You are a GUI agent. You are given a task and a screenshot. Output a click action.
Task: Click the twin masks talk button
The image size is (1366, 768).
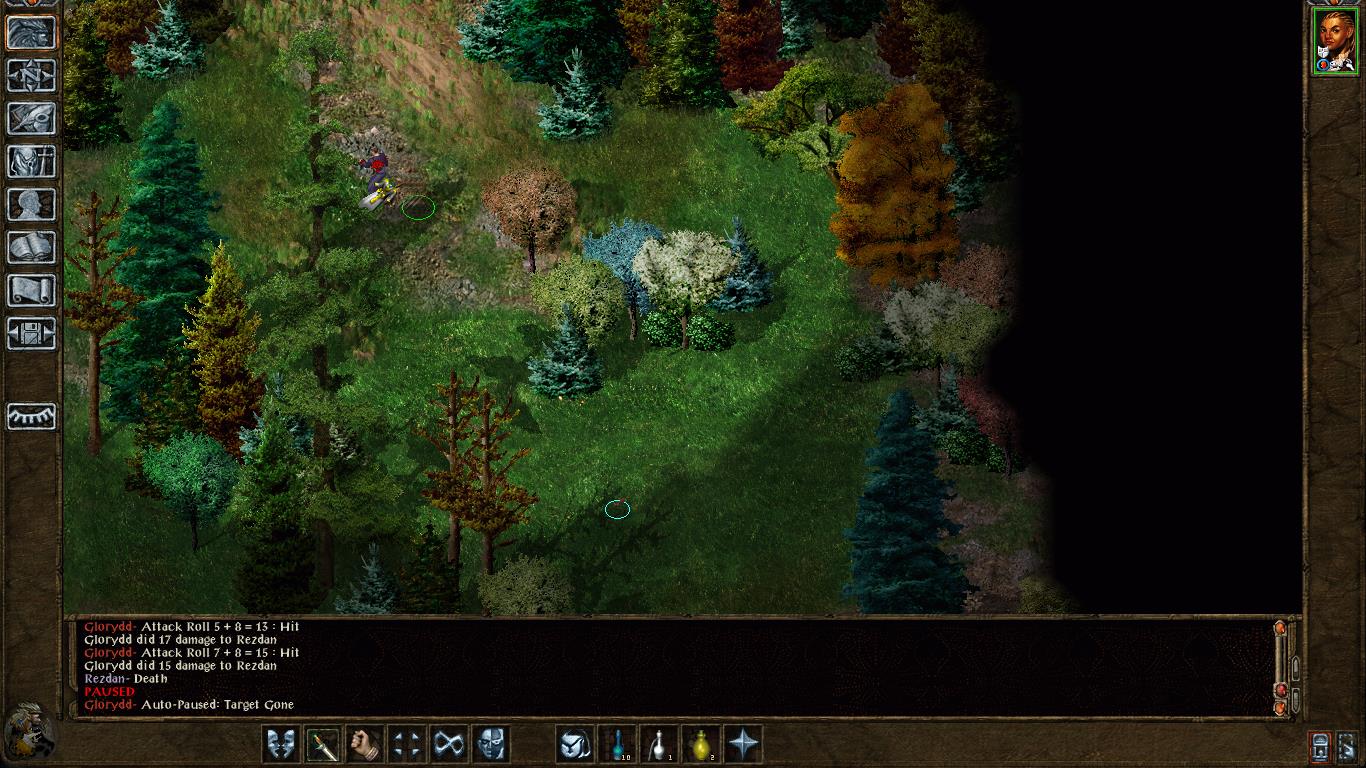(280, 744)
